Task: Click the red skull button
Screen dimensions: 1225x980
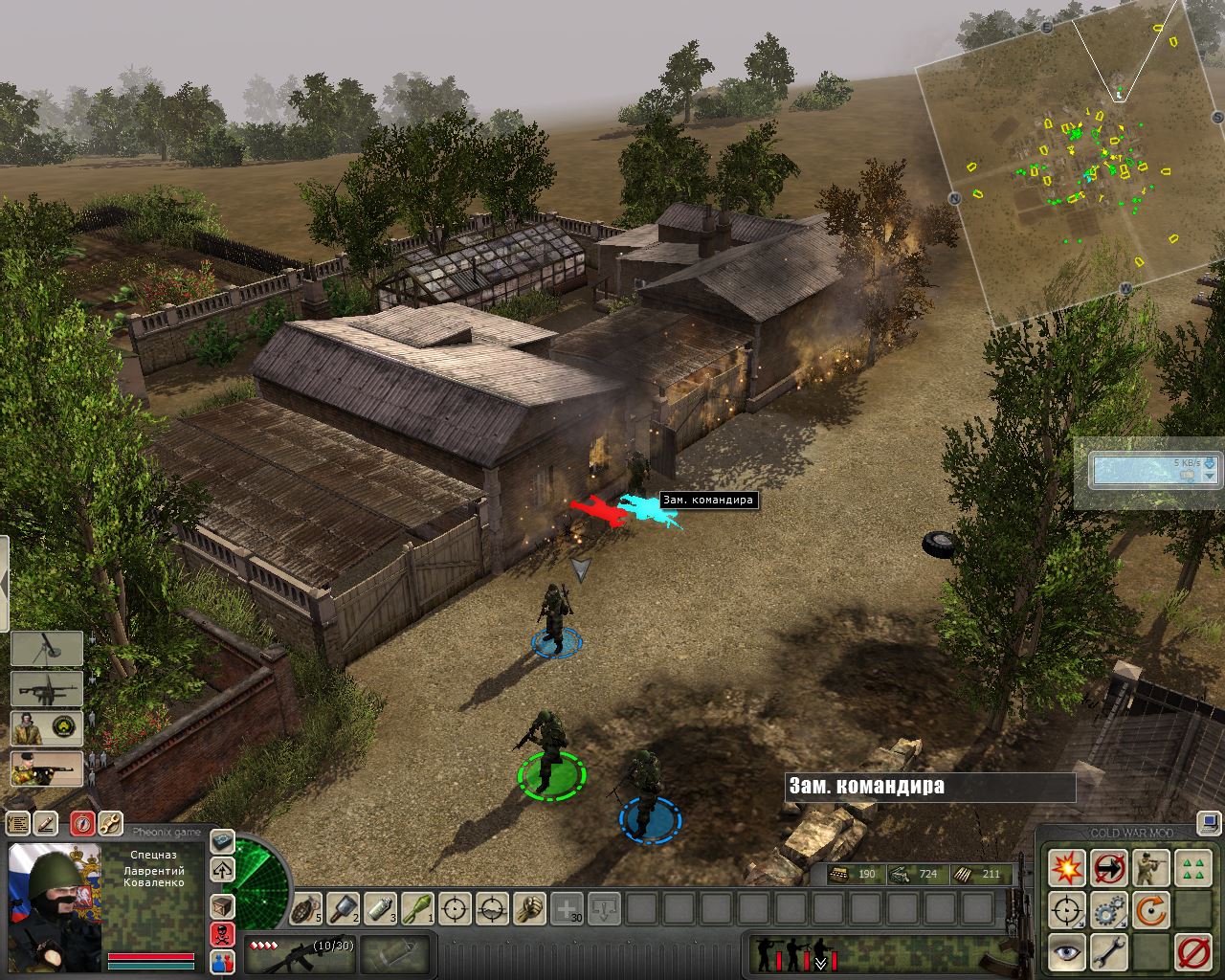Action: [x=222, y=934]
